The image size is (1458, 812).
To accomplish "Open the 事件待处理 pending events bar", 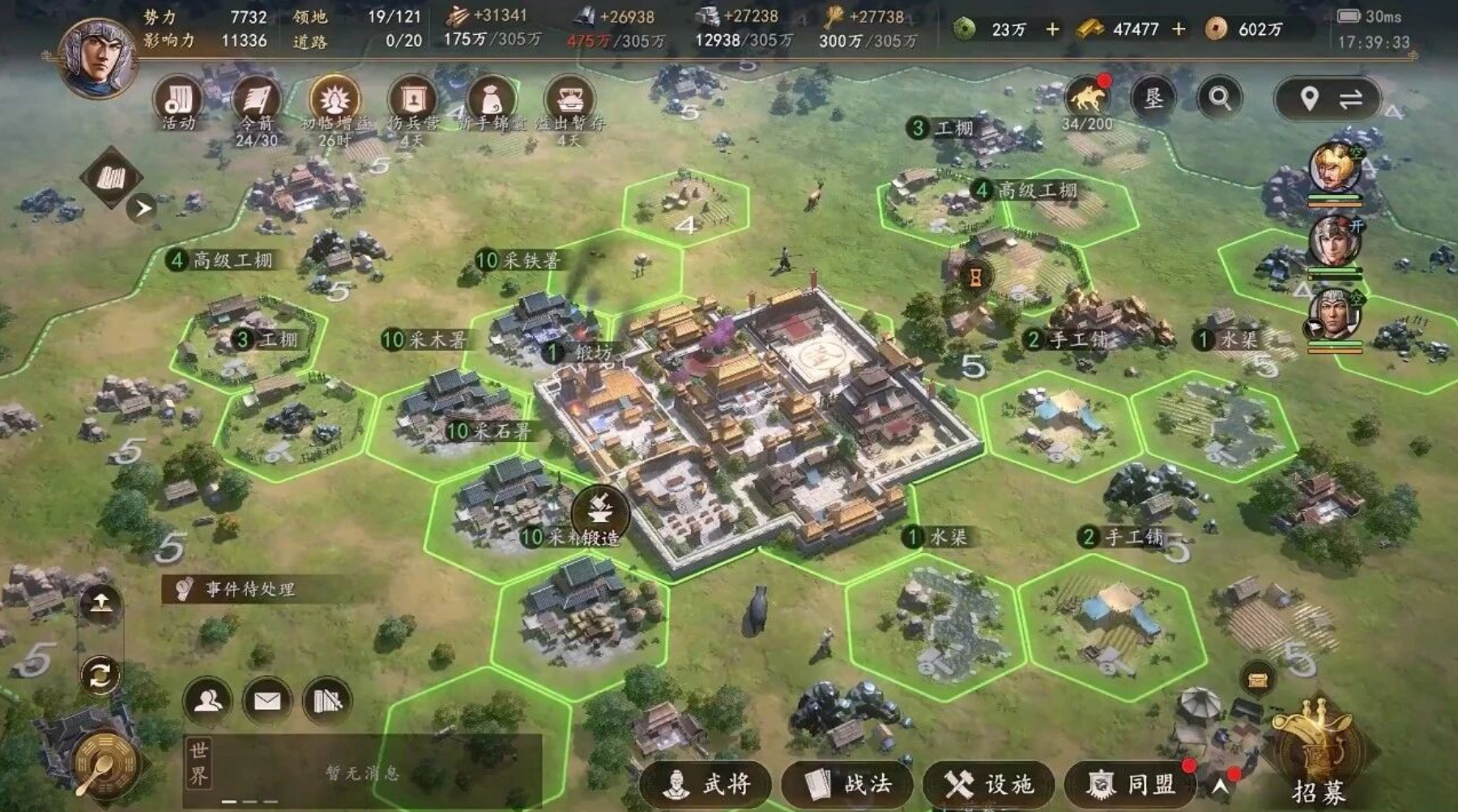I will [251, 589].
